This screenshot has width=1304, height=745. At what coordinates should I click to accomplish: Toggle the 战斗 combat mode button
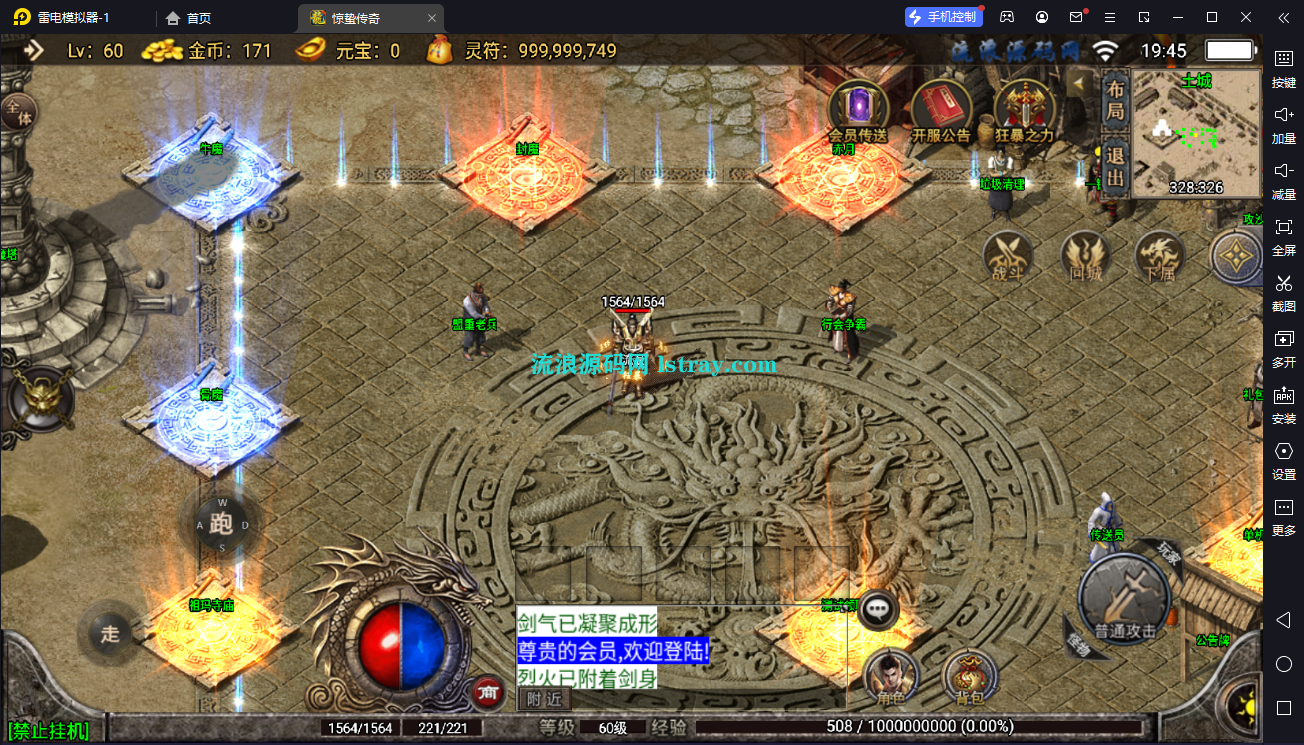click(1008, 256)
